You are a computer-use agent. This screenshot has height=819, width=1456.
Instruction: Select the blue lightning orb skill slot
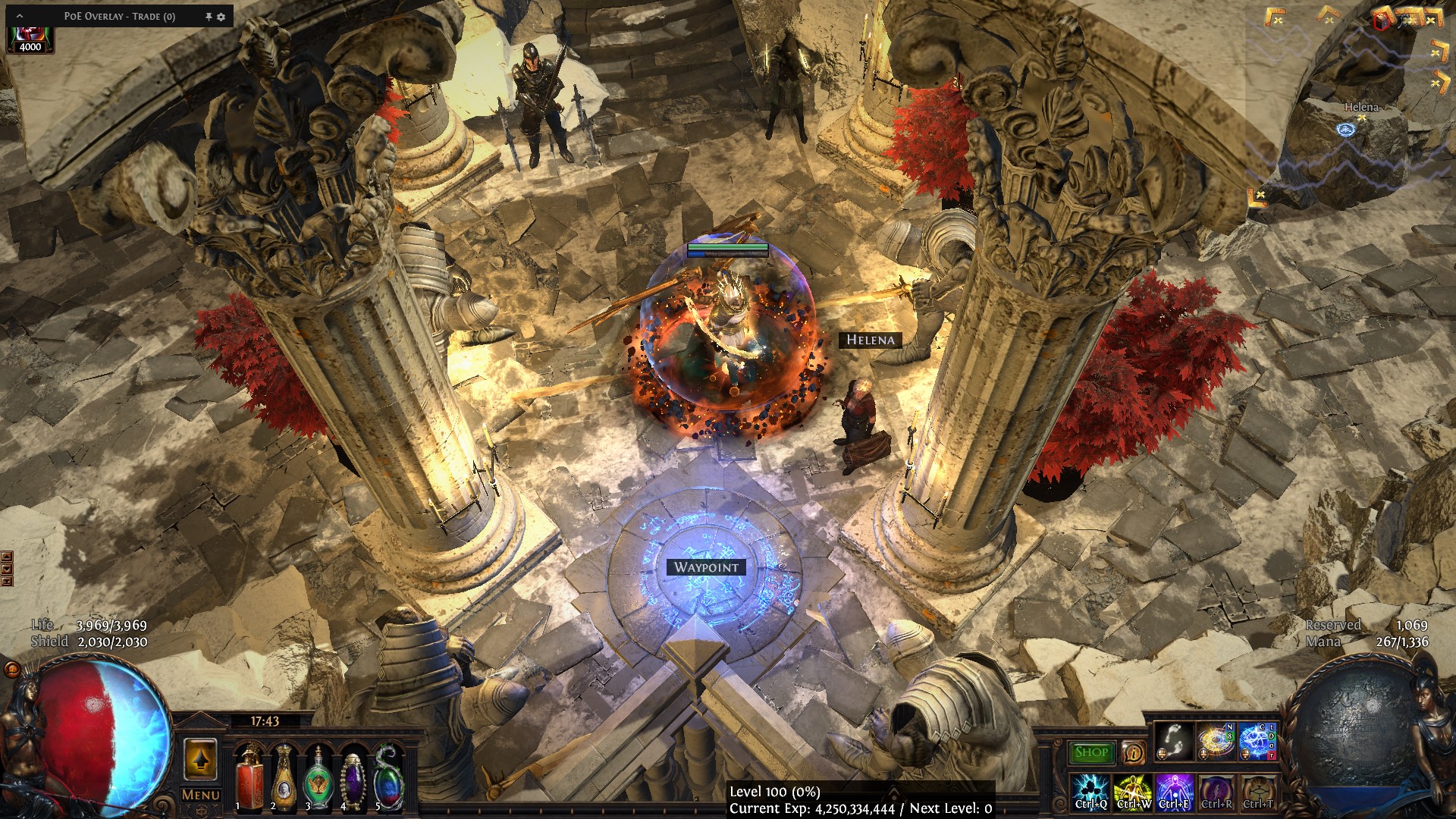tap(1258, 742)
